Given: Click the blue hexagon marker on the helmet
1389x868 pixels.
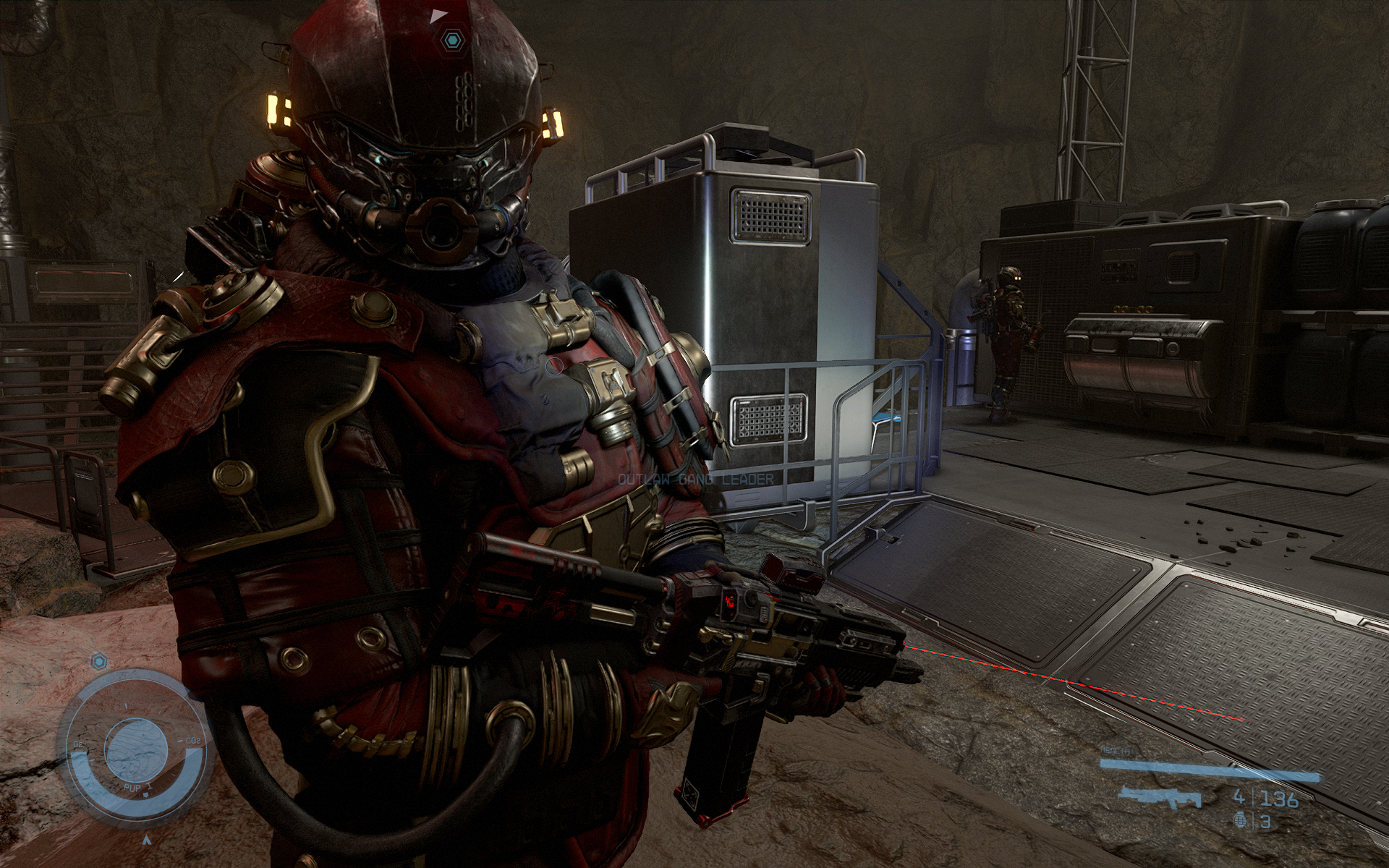Looking at the screenshot, I should coord(452,40).
